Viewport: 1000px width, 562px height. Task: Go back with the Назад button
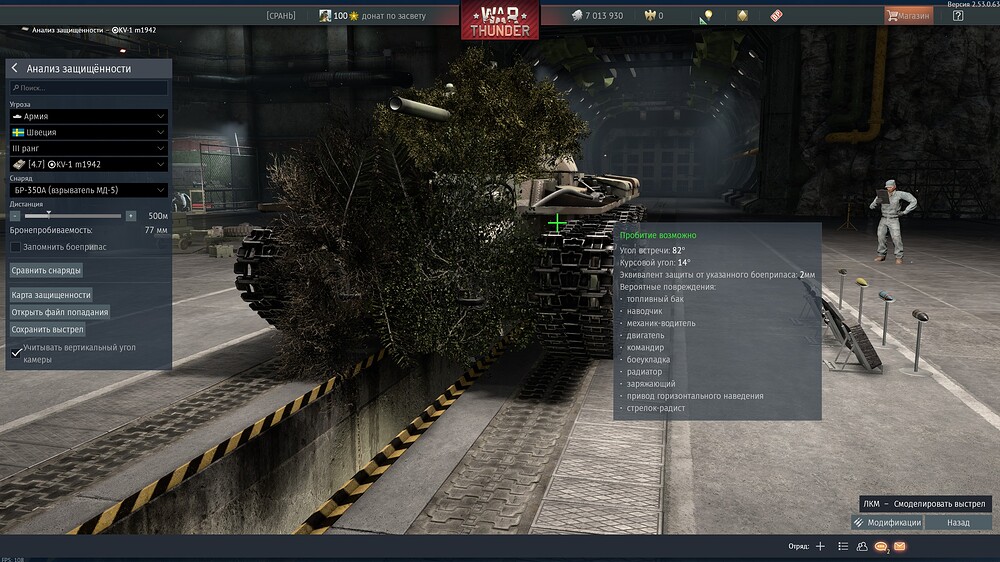[958, 523]
